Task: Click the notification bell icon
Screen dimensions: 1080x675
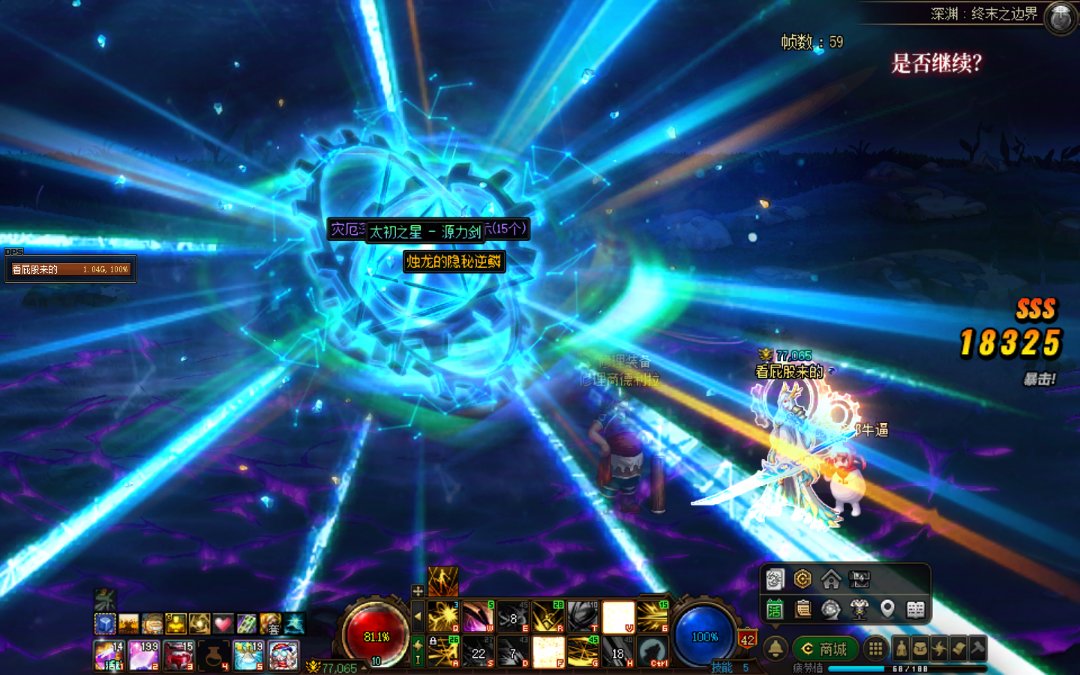Action: point(775,648)
